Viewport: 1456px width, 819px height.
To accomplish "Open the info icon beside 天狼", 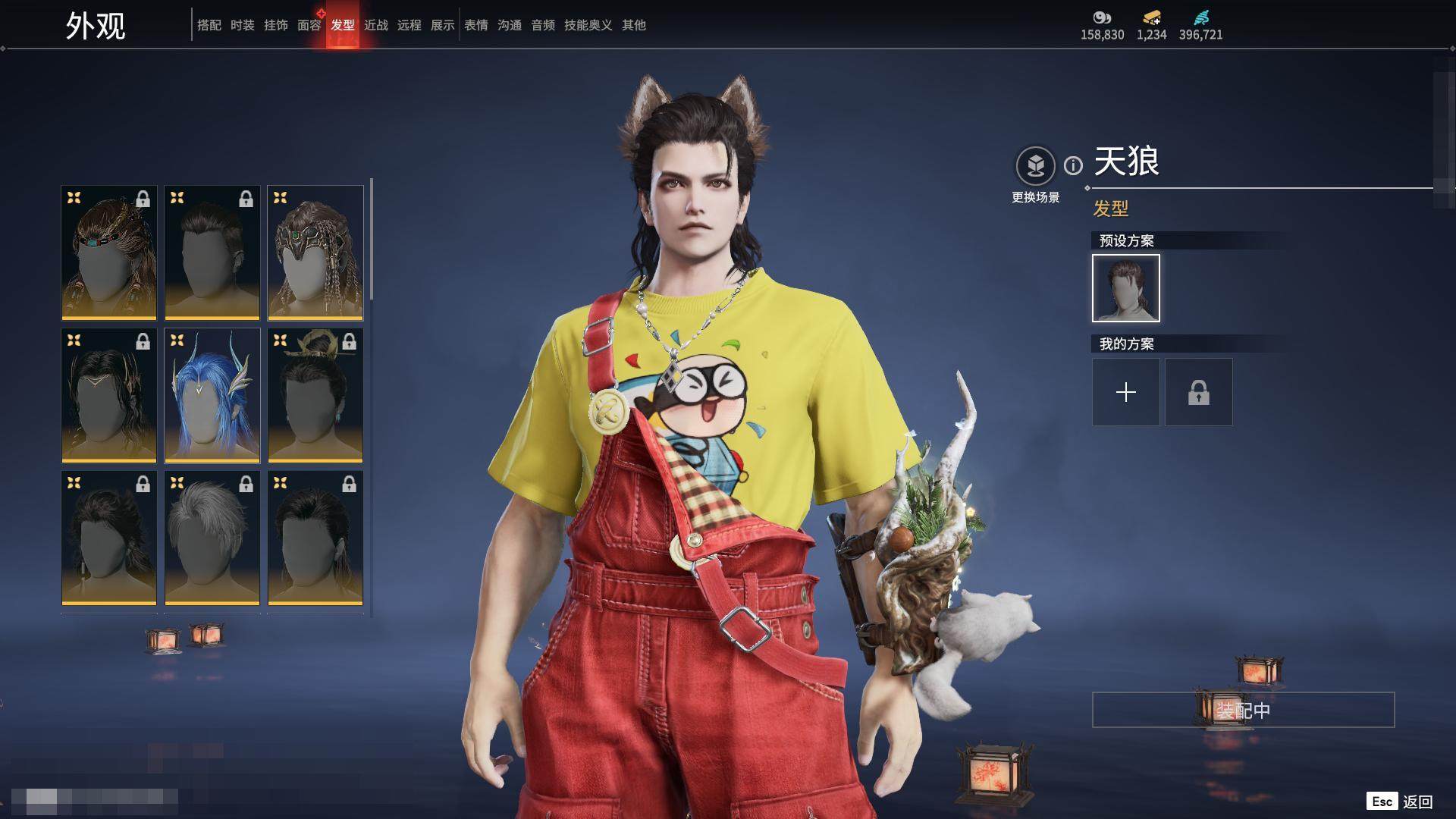I will [x=1073, y=165].
